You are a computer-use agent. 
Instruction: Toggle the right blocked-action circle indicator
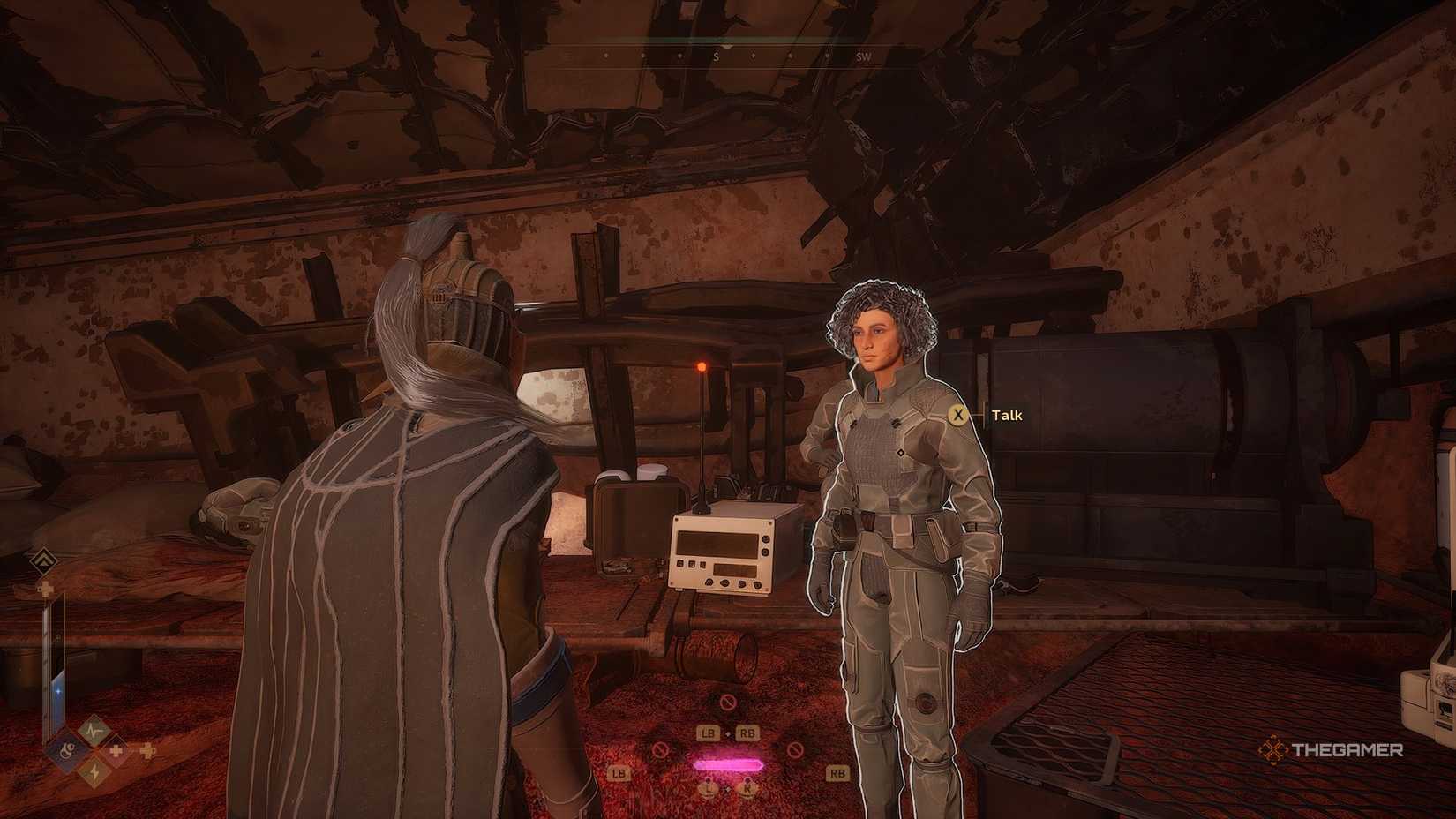[x=795, y=750]
